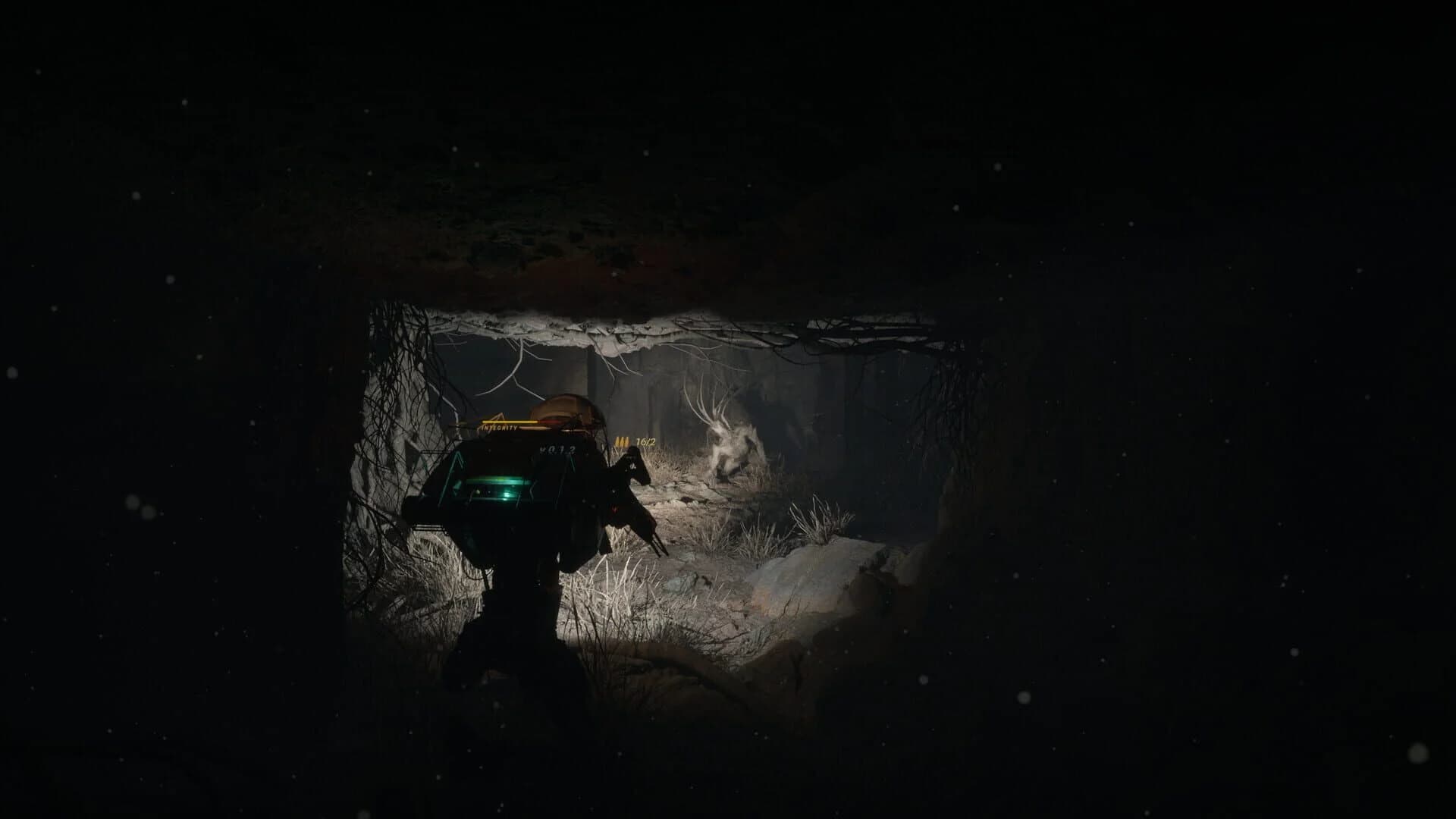Screen dimensions: 1456x819
Task: Open the v.0.1.2 version details
Action: pyautogui.click(x=558, y=450)
